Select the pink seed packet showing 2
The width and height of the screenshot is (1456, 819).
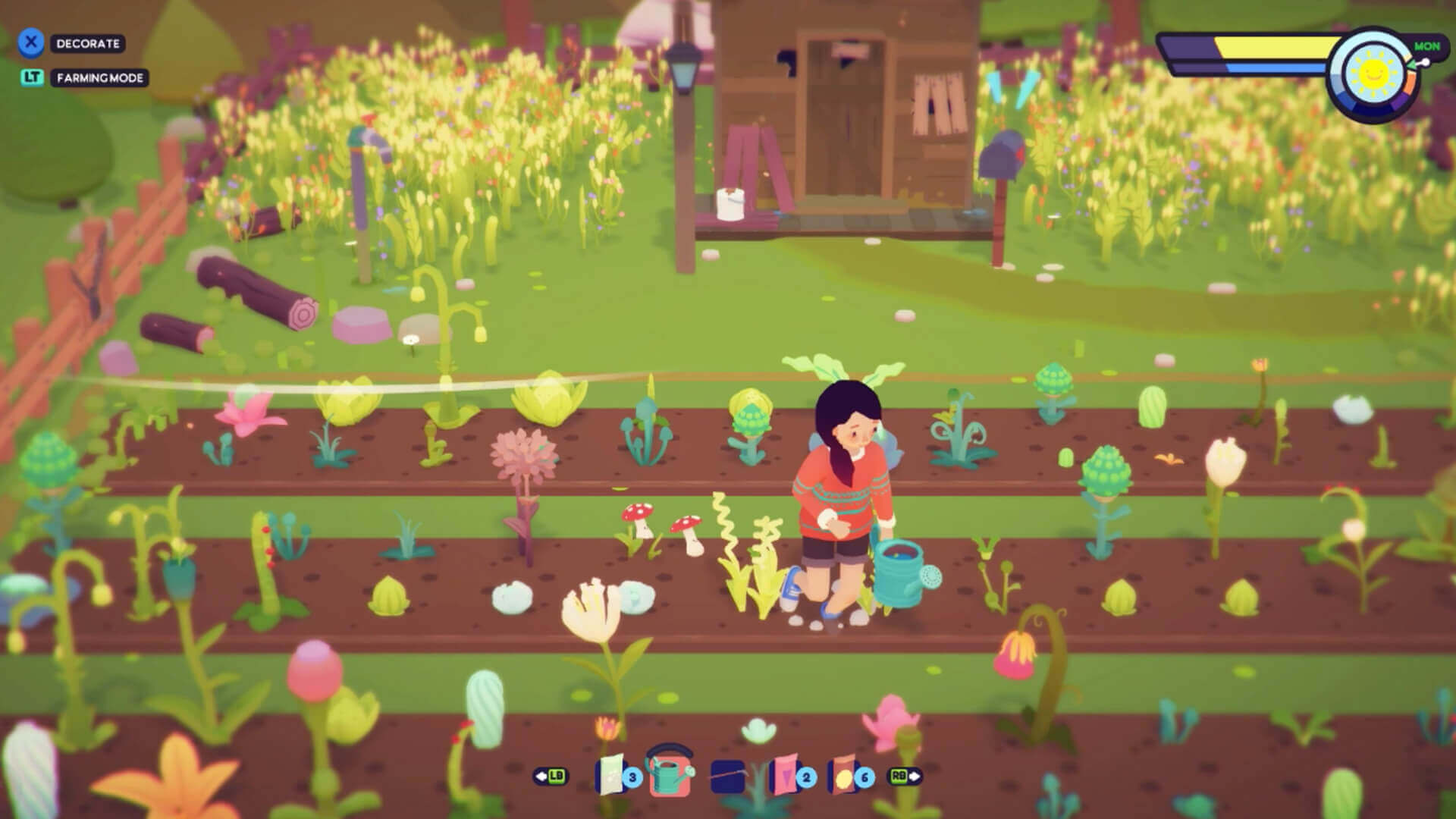[x=785, y=776]
